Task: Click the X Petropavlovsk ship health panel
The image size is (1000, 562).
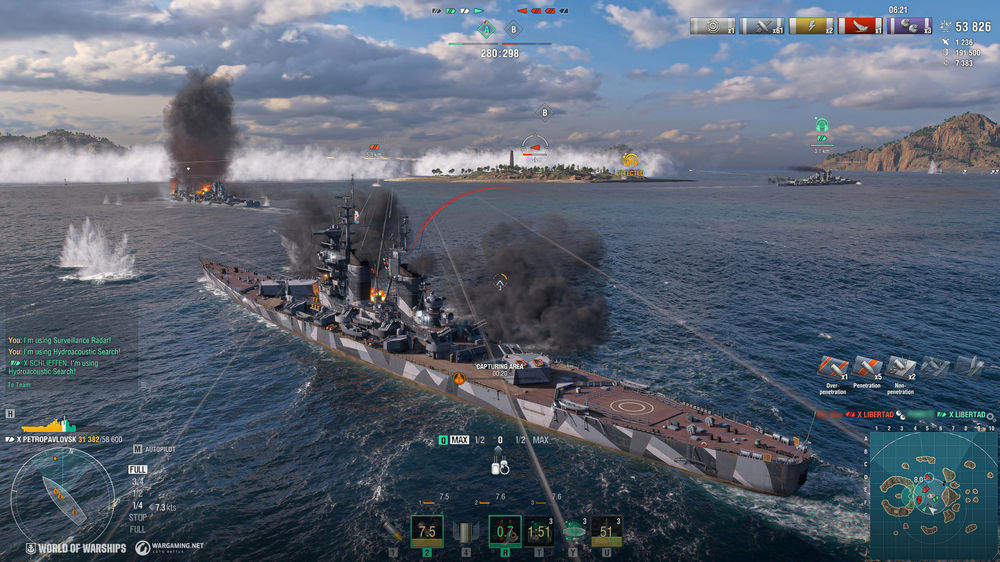Action: point(68,434)
